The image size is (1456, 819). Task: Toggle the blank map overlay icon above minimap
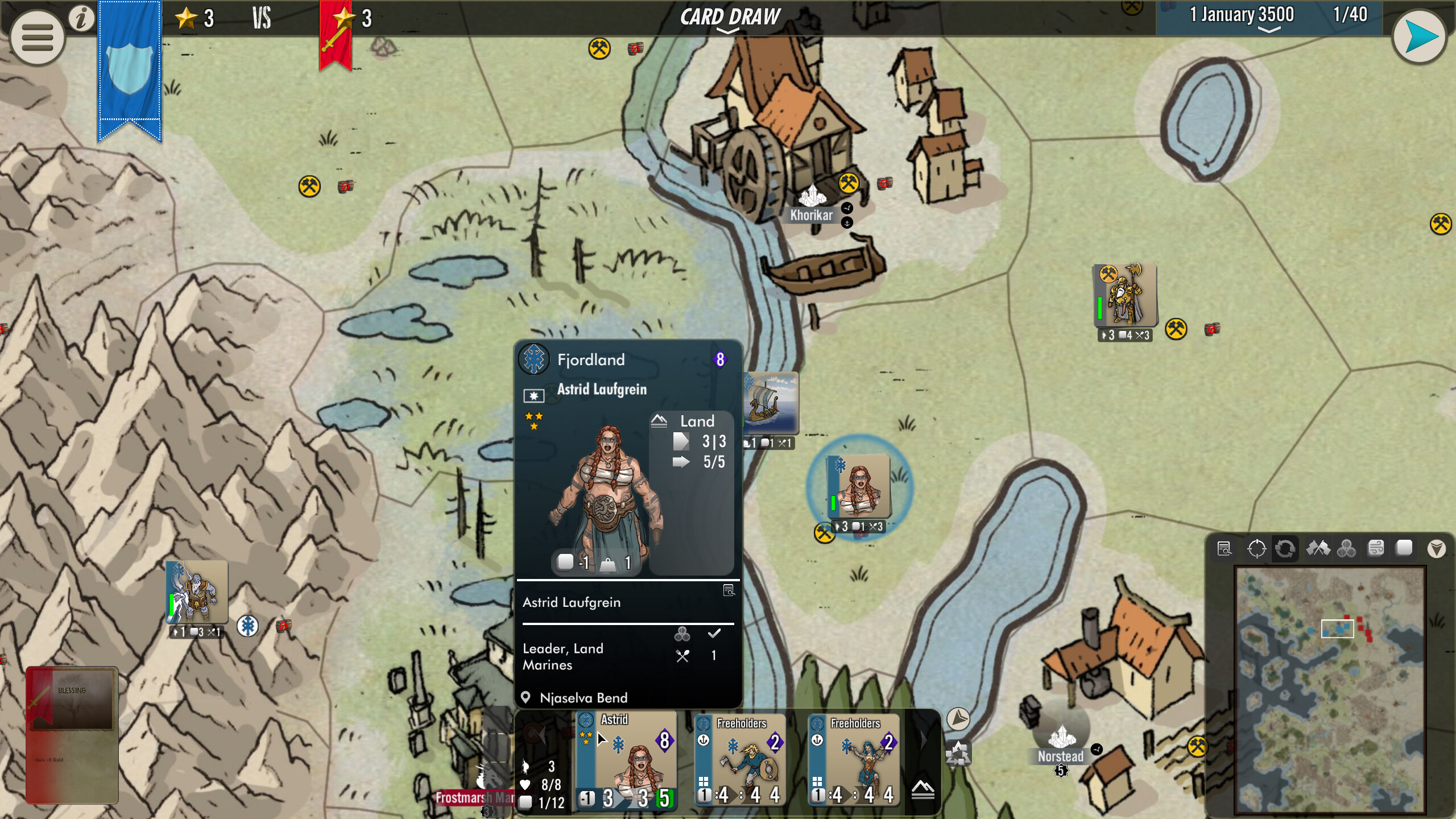(1405, 548)
